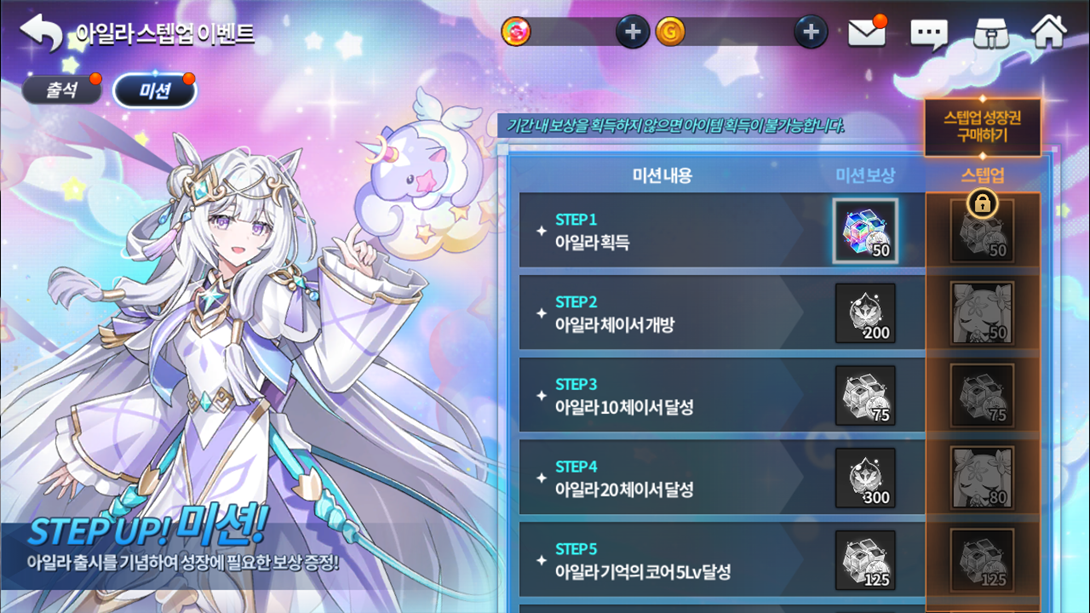The image size is (1090, 613).
Task: Claim the STEP 1 rainbow cube reward
Action: (x=865, y=231)
